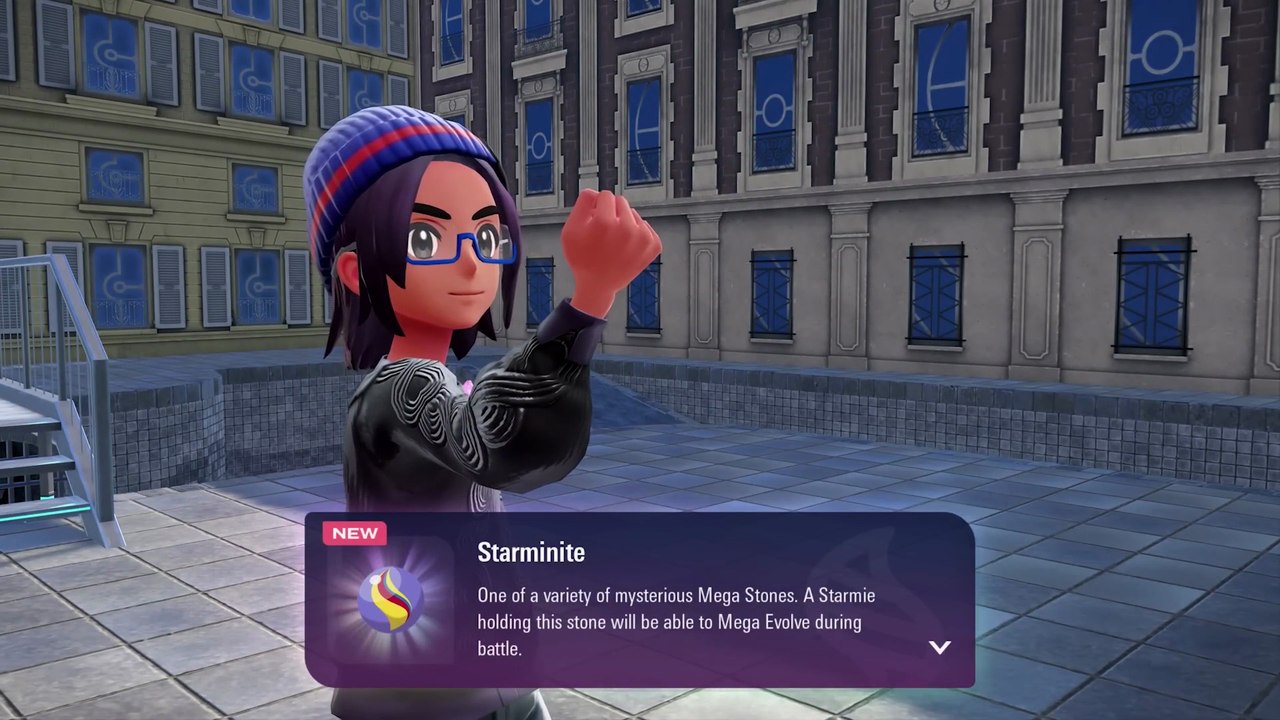Advance the dialogue with the down arrow
Viewport: 1280px width, 720px height.
[x=939, y=647]
